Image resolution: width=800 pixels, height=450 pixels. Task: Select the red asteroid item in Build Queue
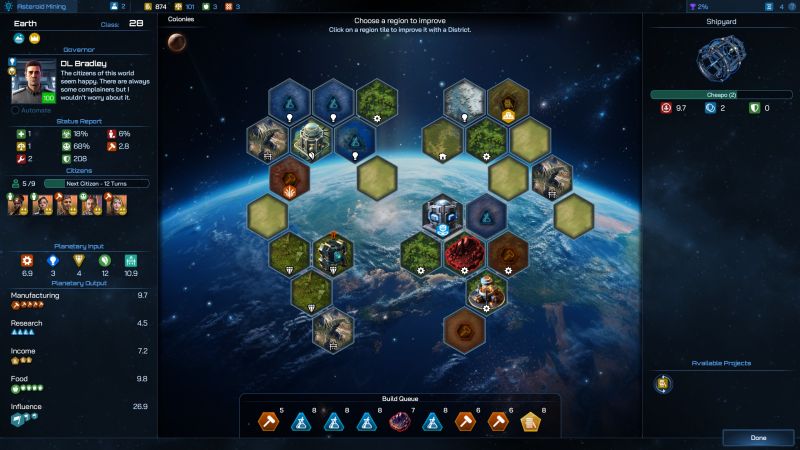[x=400, y=422]
